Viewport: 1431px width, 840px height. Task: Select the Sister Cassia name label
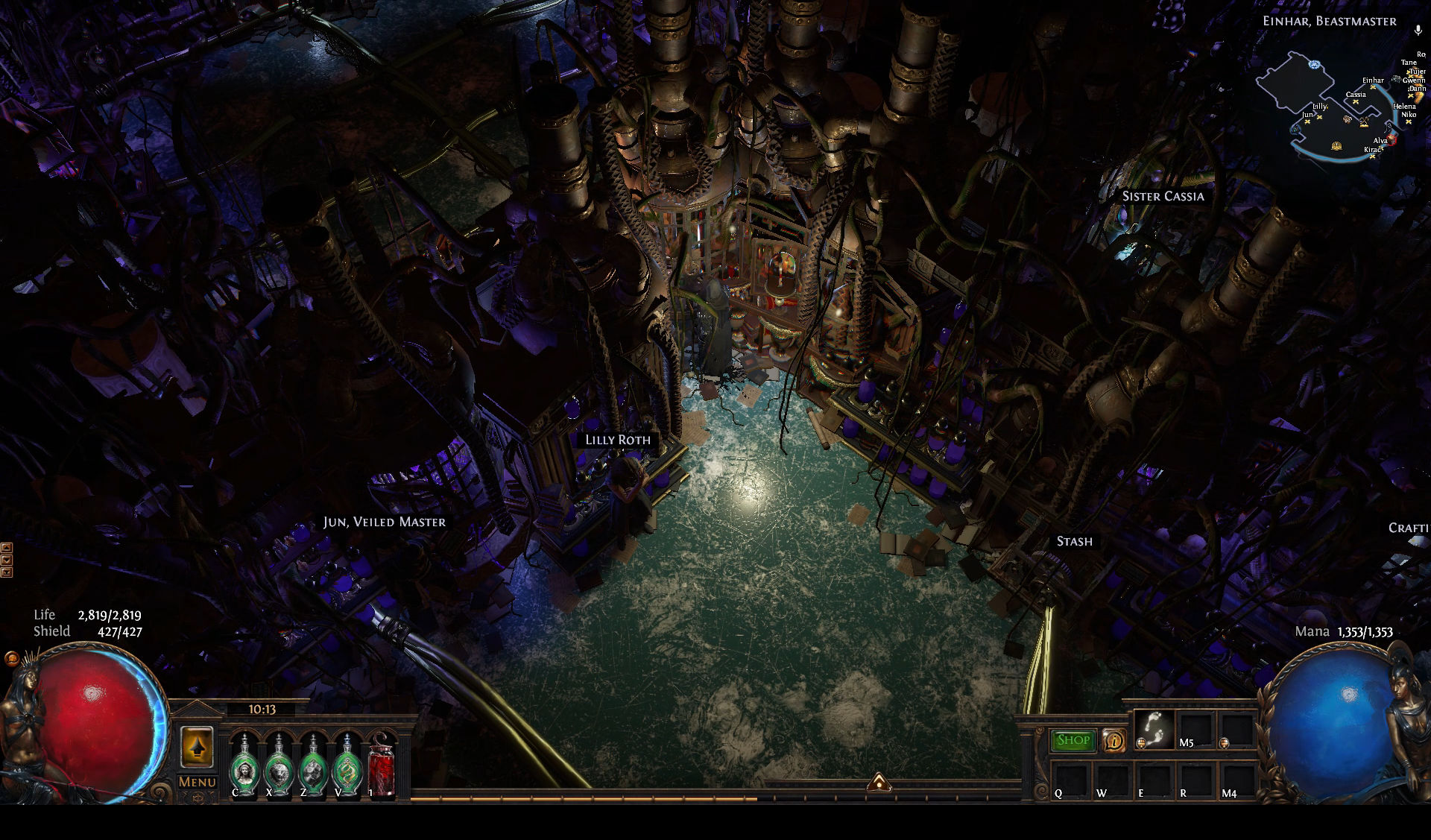click(1163, 196)
